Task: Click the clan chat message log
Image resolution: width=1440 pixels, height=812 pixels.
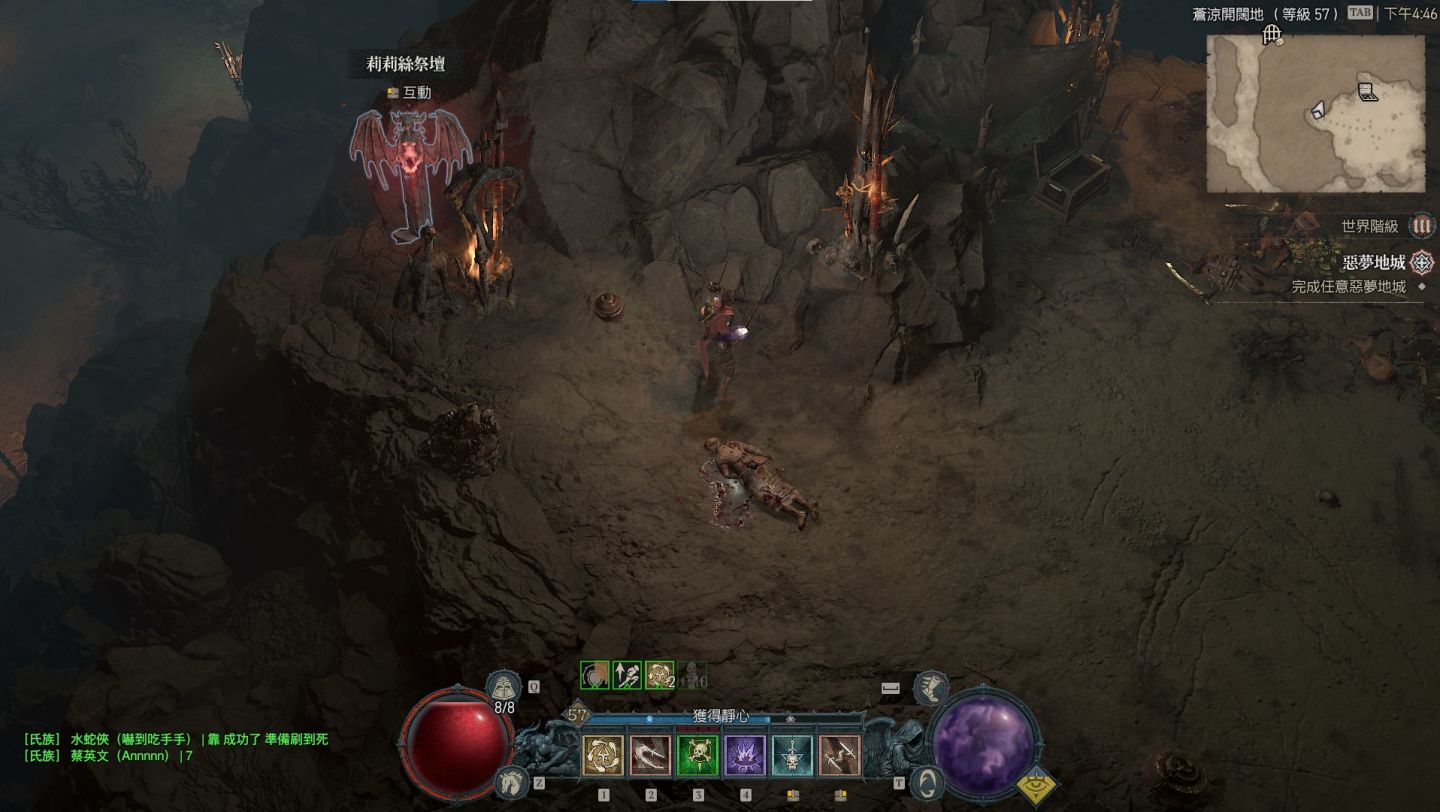Action: click(x=176, y=747)
